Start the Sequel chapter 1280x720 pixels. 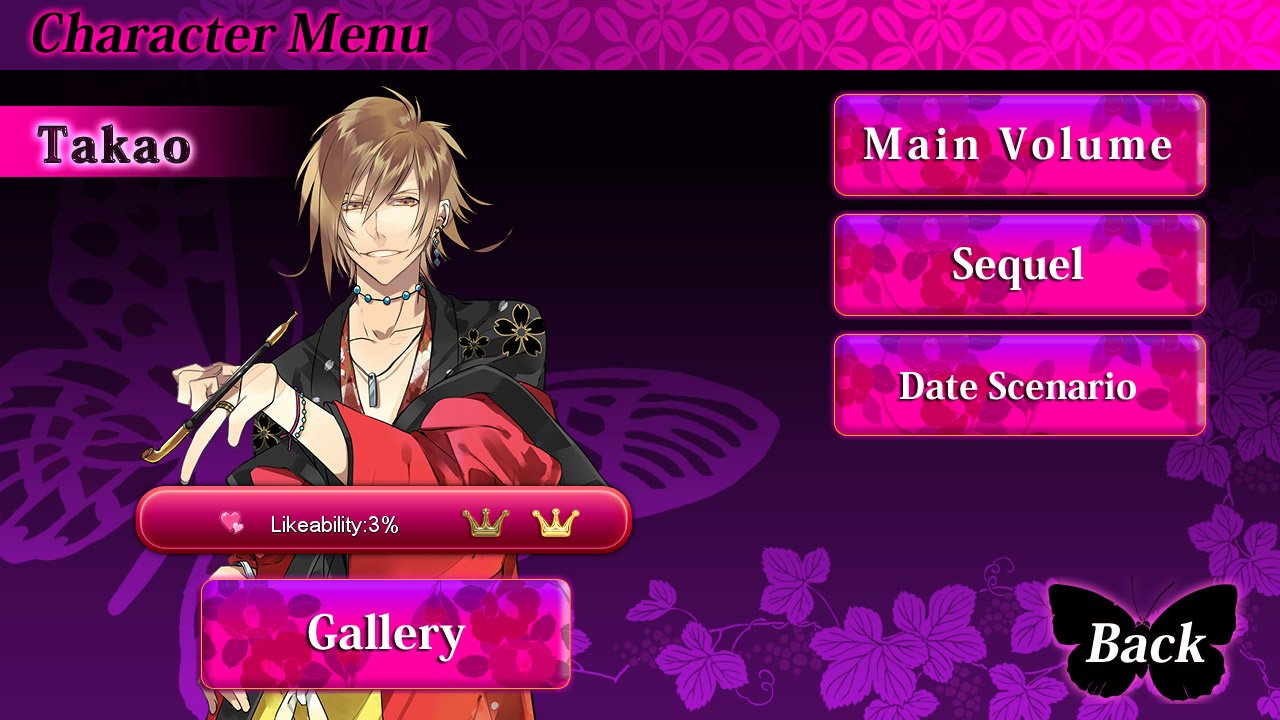[1018, 266]
